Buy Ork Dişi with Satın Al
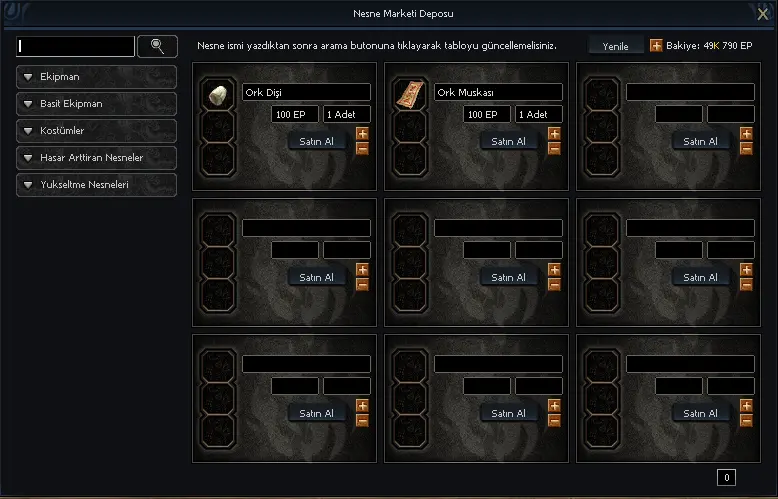The width and height of the screenshot is (778, 499). click(x=317, y=141)
